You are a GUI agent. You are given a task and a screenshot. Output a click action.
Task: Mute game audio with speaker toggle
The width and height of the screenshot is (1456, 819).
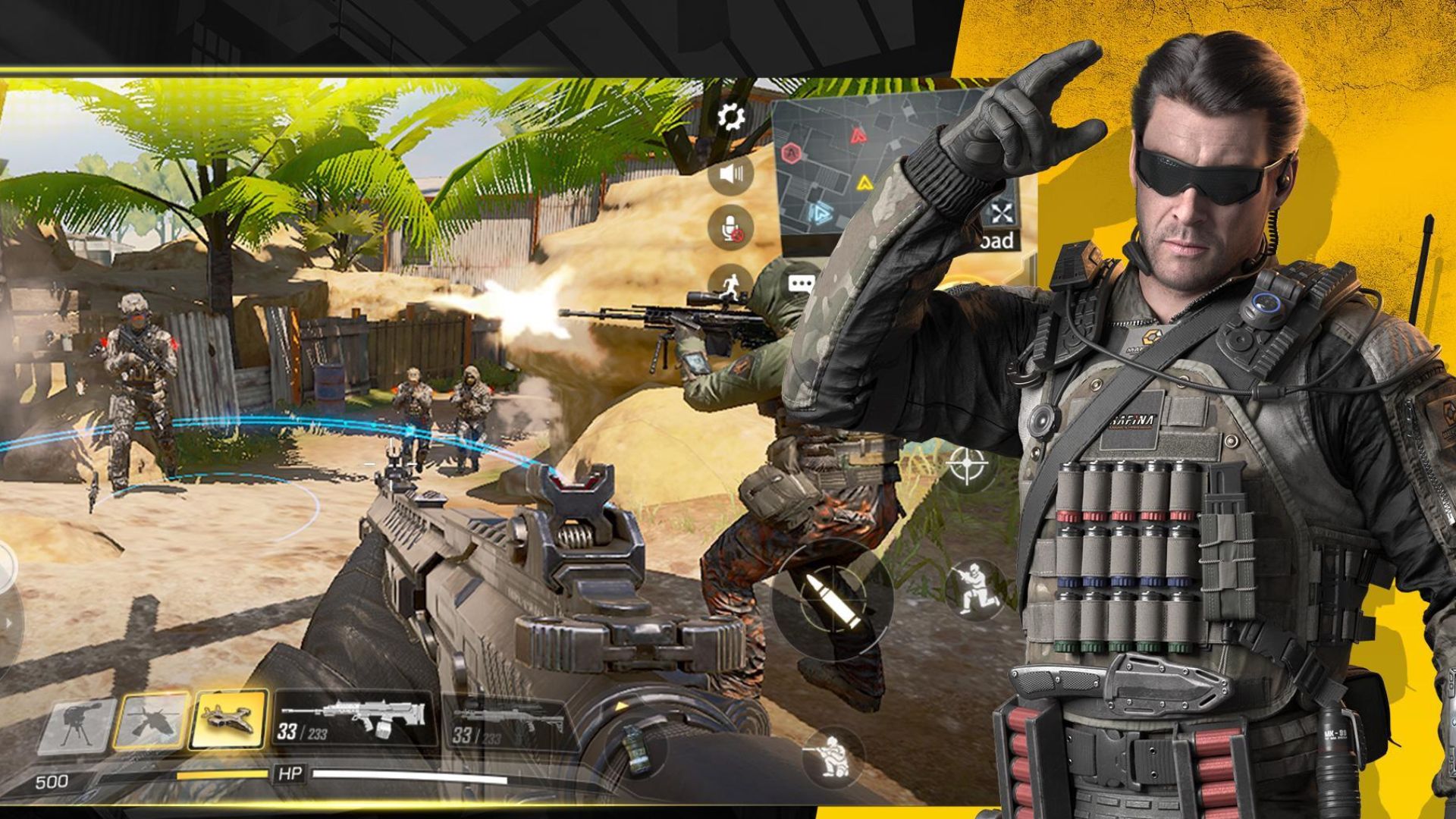pos(730,172)
